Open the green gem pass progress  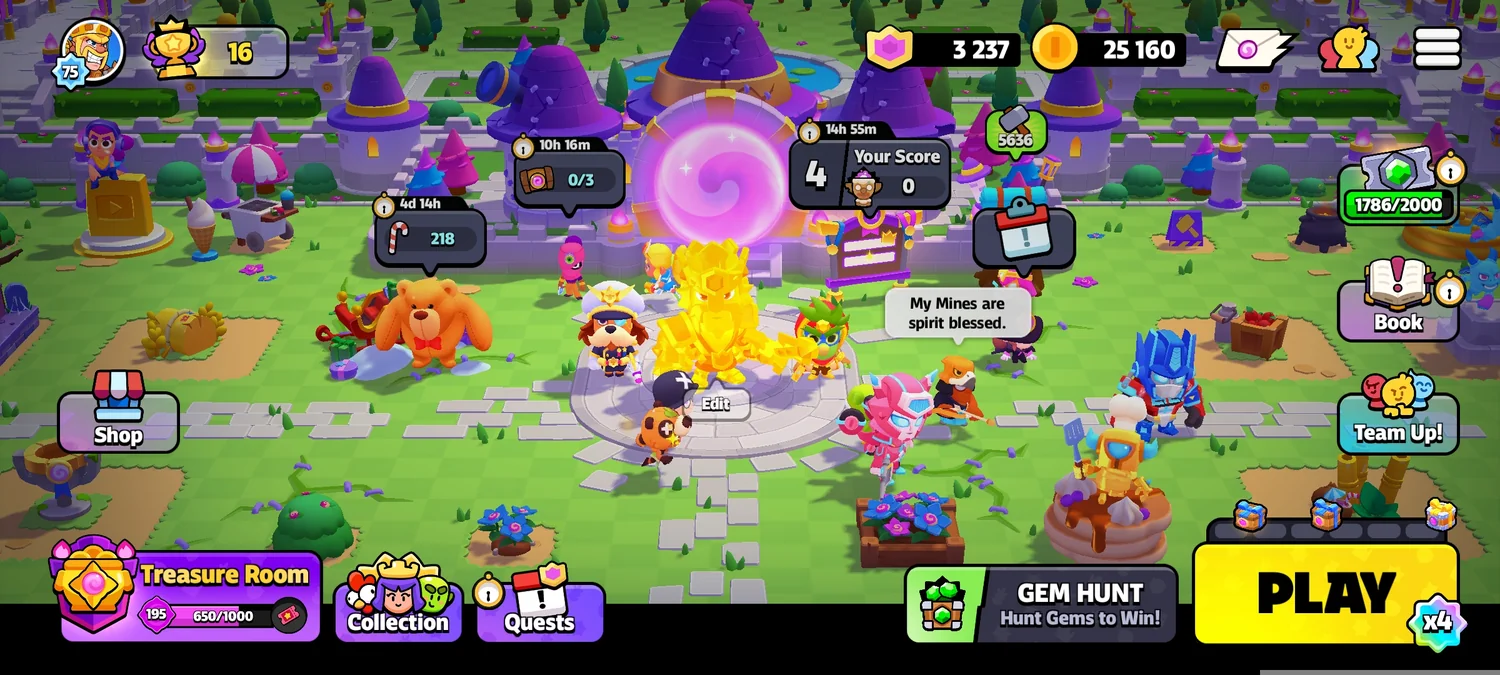1397,192
